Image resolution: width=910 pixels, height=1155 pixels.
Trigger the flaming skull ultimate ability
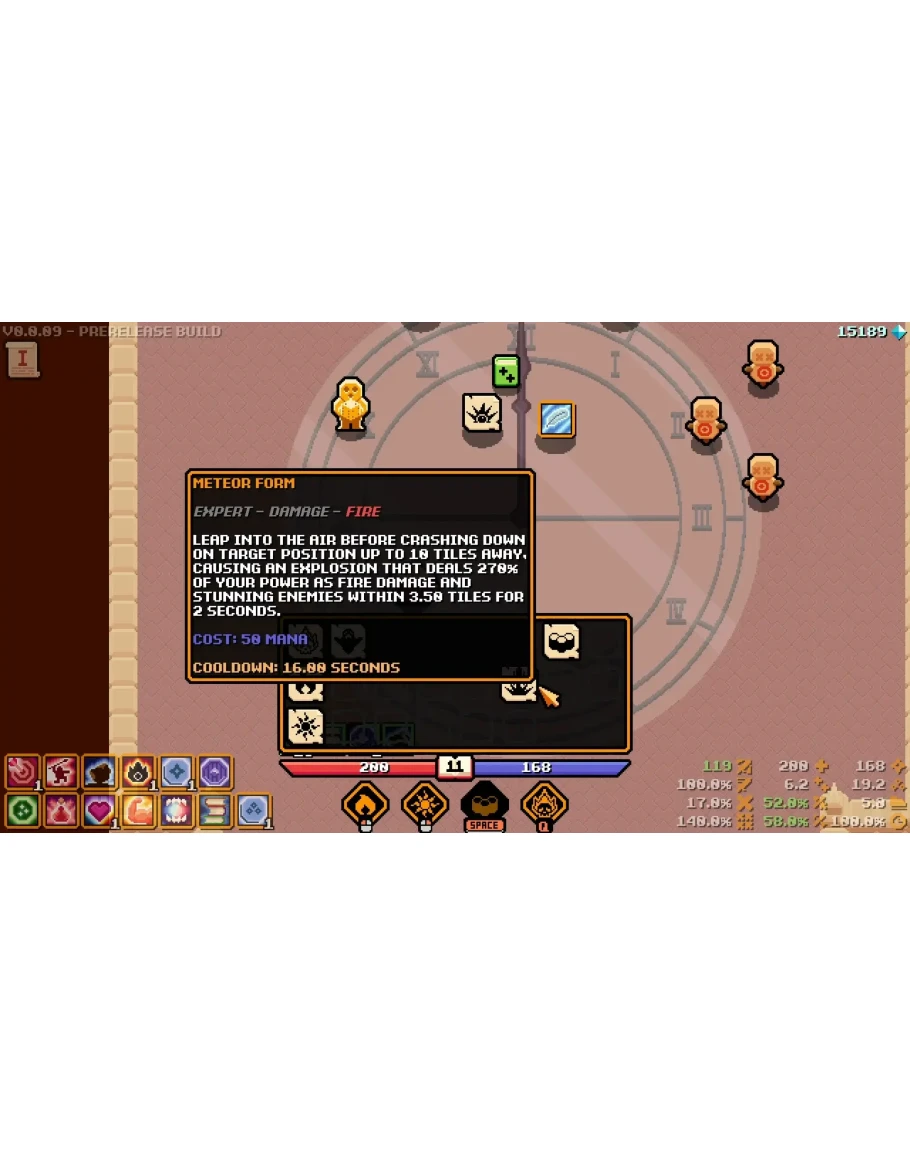click(544, 803)
